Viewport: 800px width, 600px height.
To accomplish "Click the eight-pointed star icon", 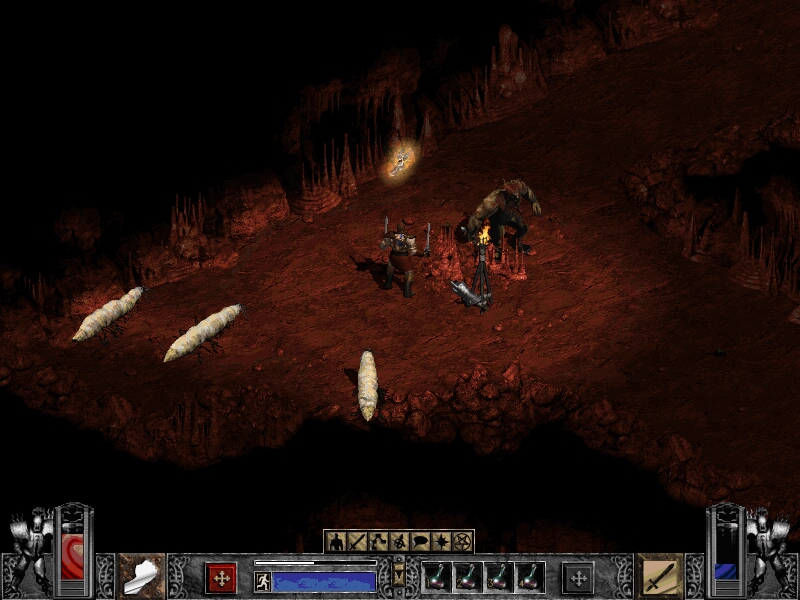I will tap(441, 541).
